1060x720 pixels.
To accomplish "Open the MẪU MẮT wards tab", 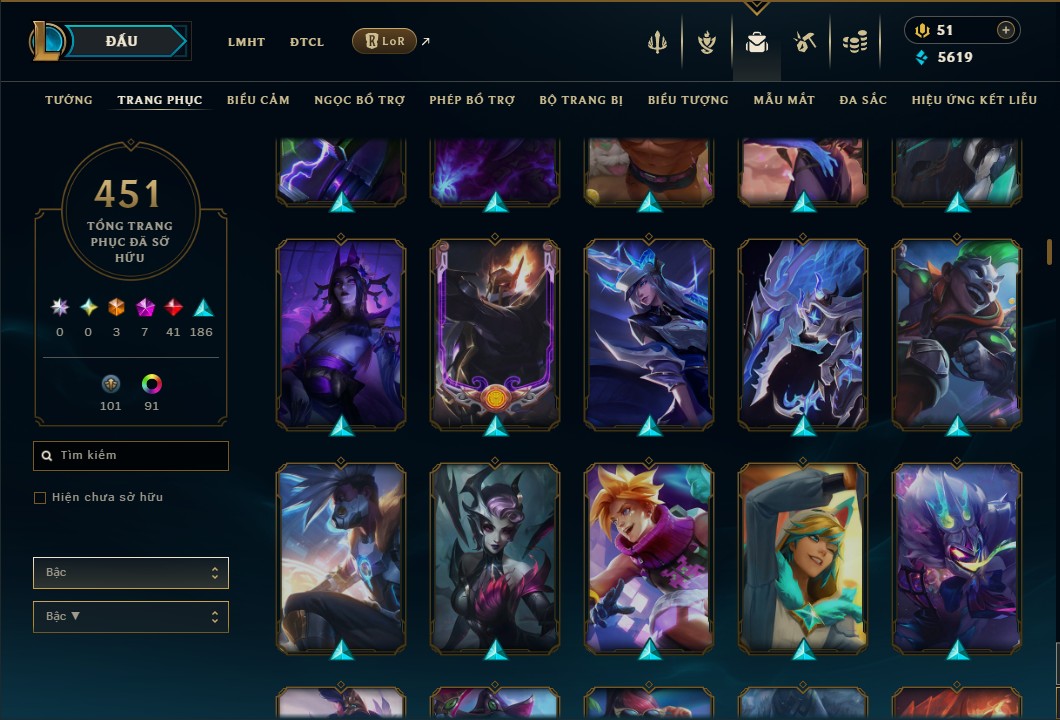I will coord(784,100).
